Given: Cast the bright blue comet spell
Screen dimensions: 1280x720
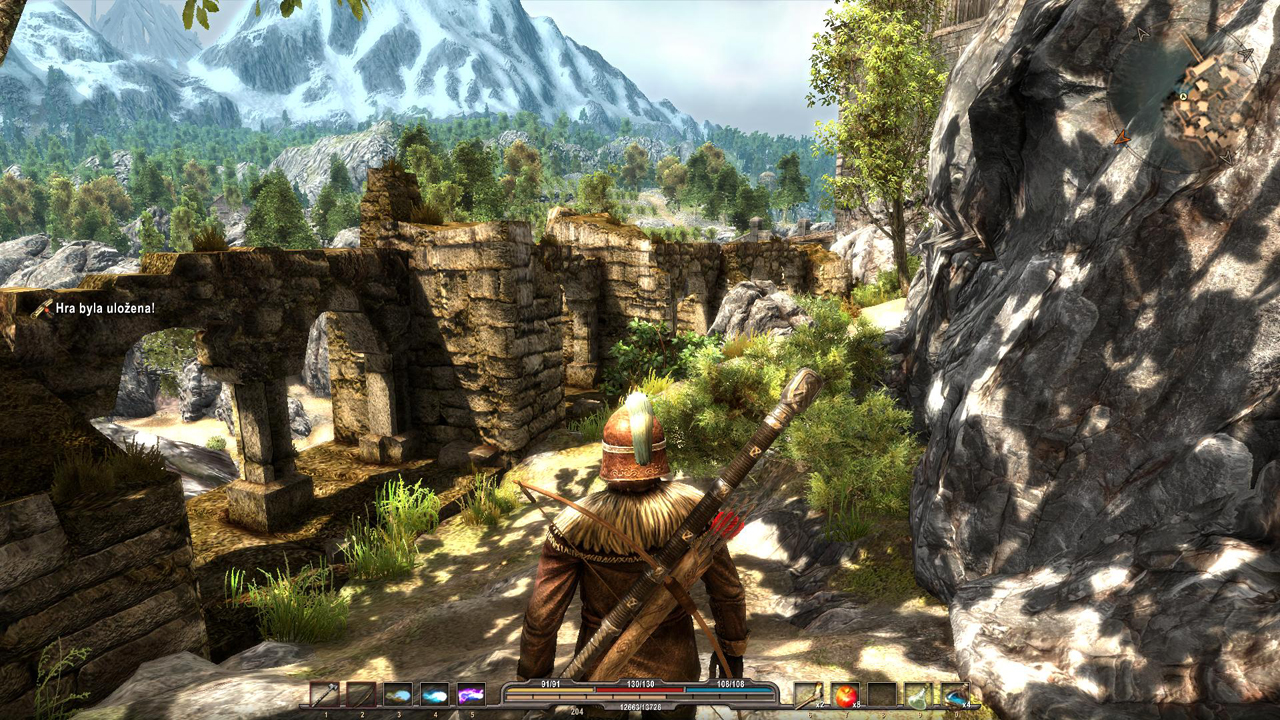Looking at the screenshot, I should coord(435,695).
